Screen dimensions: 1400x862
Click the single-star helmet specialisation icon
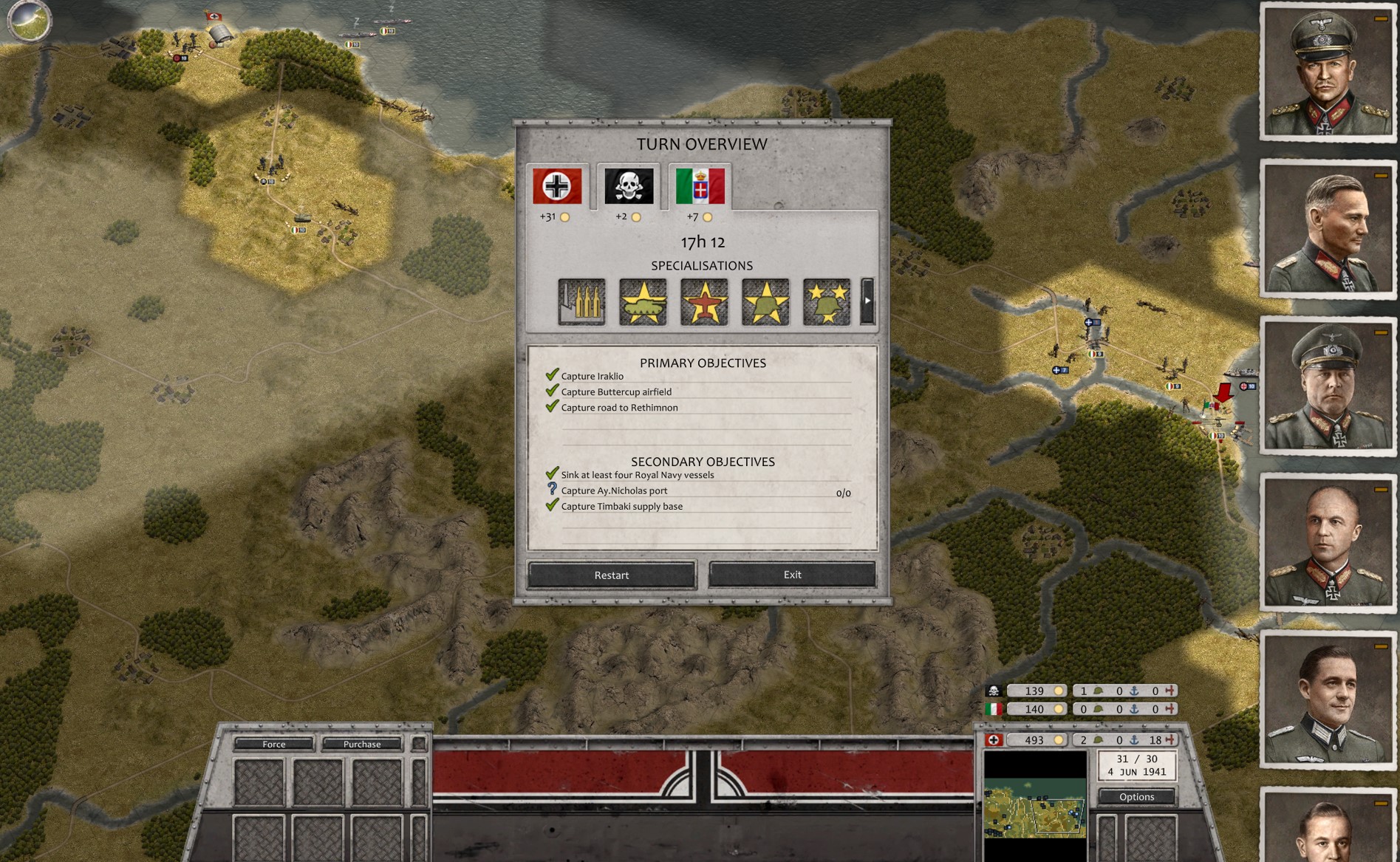pos(765,302)
